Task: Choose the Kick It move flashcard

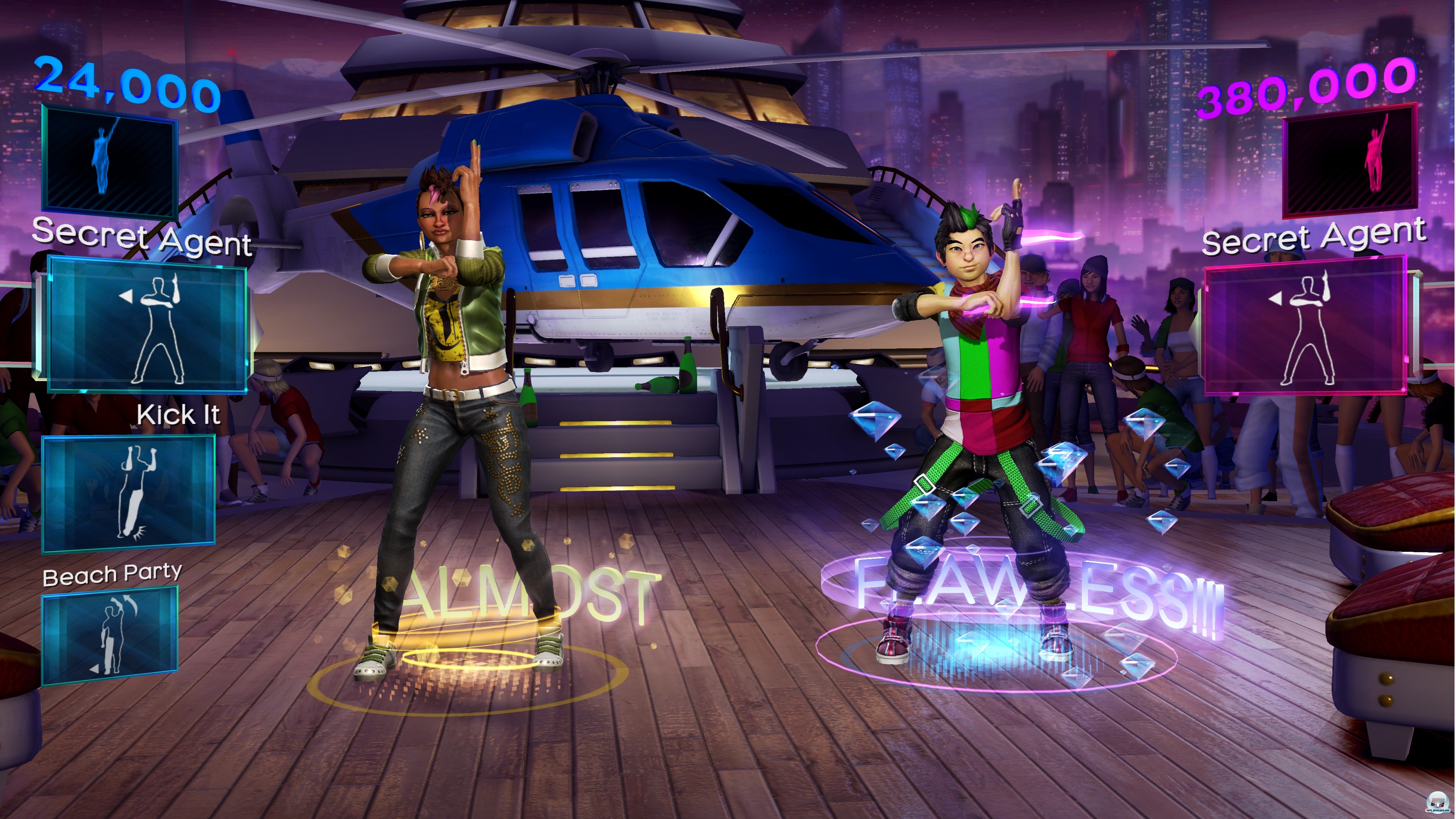Action: click(129, 494)
